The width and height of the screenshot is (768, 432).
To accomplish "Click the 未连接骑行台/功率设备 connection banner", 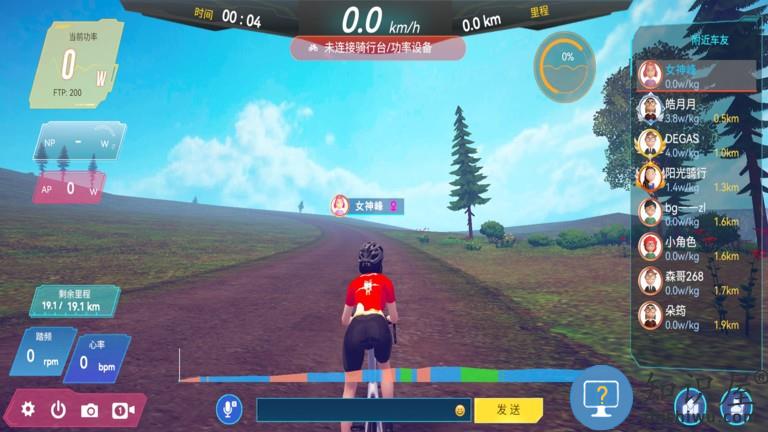I will (378, 47).
